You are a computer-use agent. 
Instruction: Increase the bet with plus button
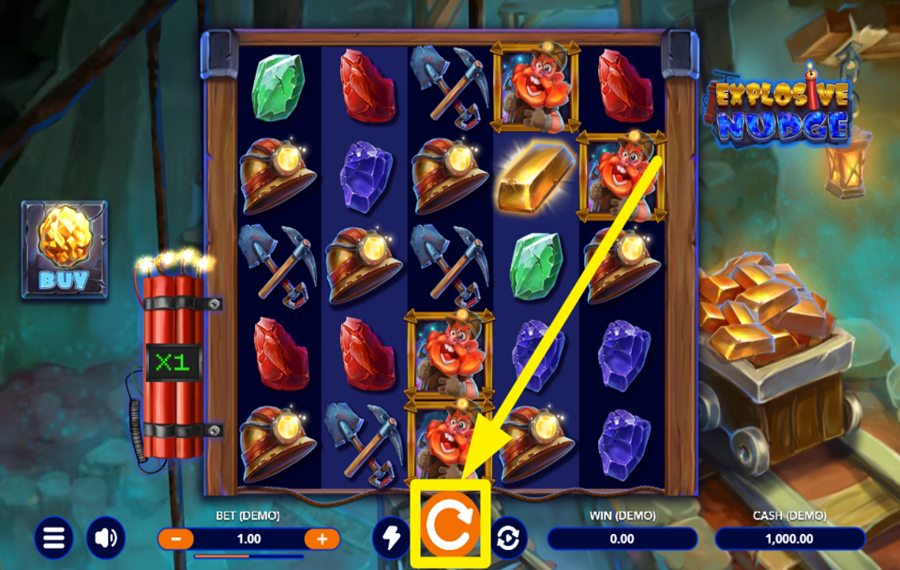click(x=322, y=539)
